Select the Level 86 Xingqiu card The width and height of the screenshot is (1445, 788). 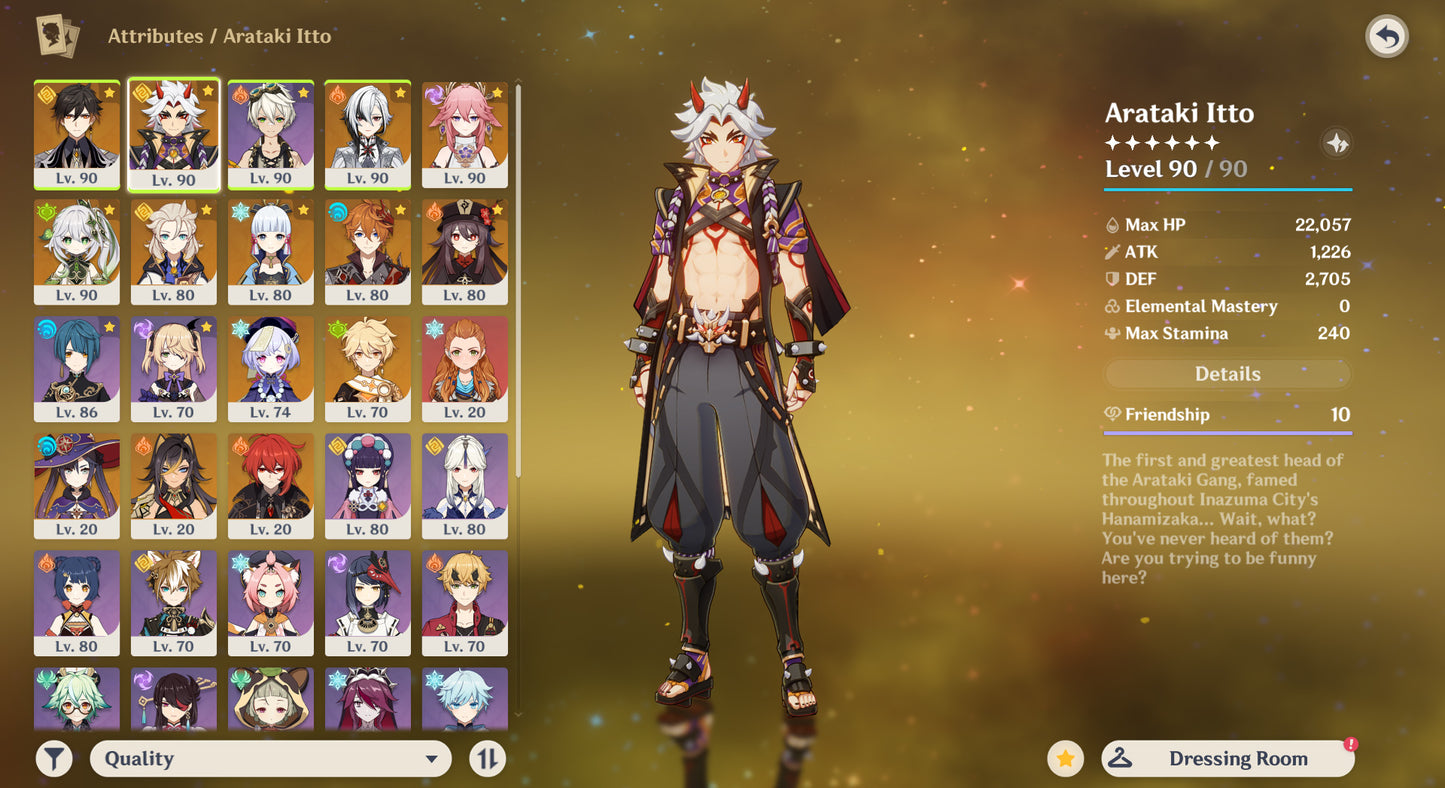[x=77, y=369]
